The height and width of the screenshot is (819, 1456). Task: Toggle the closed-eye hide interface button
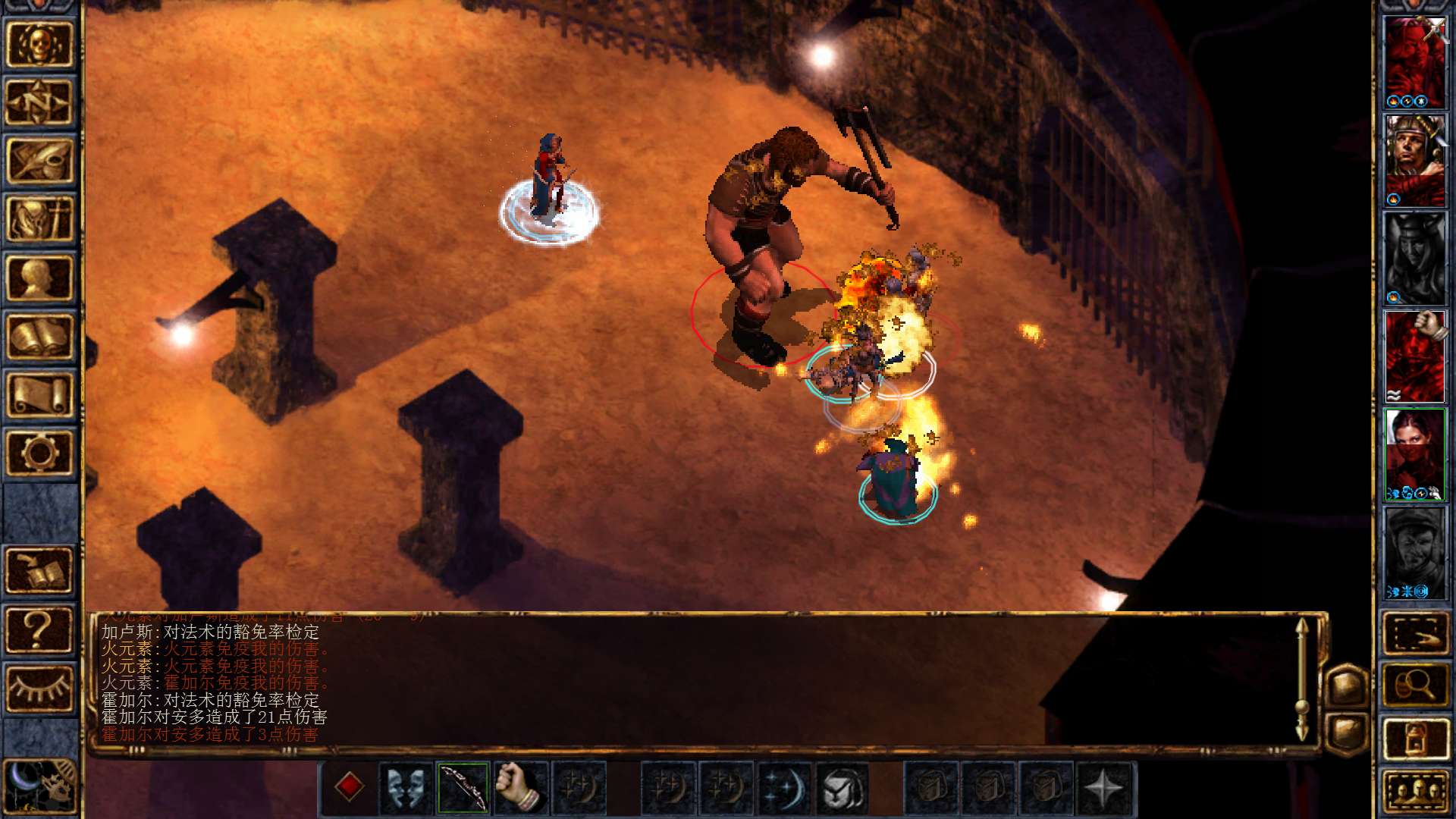click(39, 689)
